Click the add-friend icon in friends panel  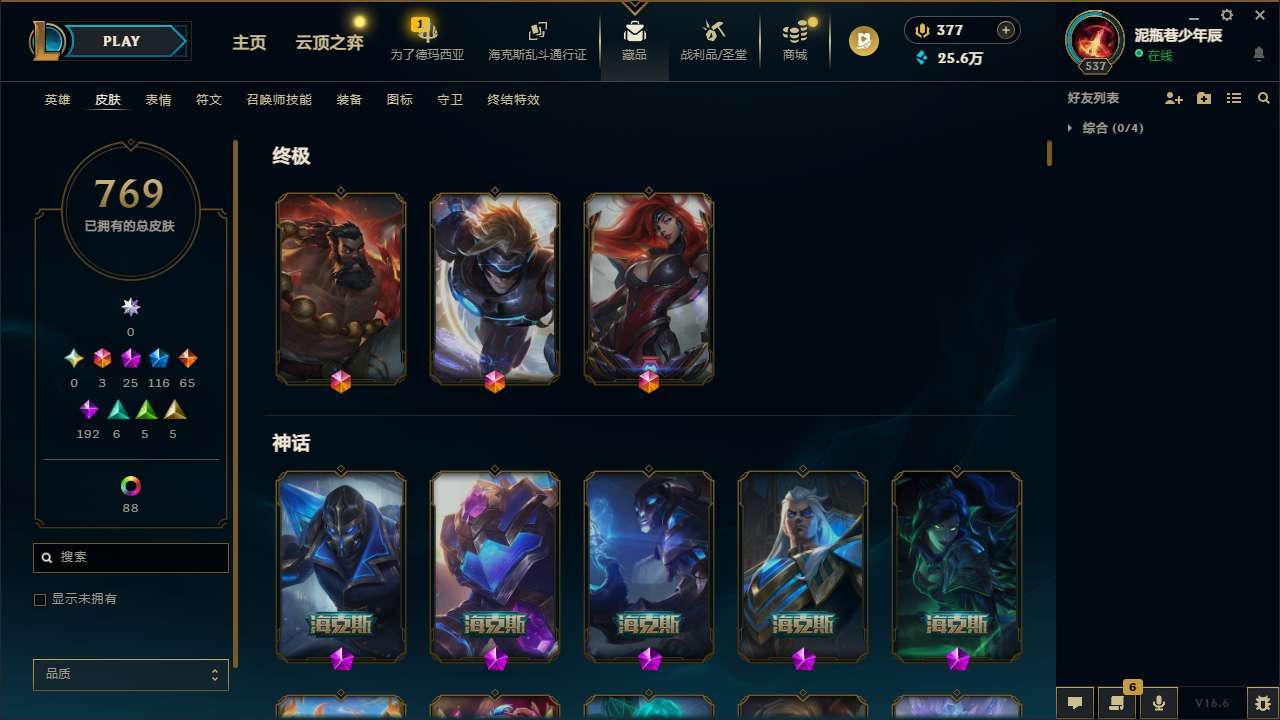1174,98
